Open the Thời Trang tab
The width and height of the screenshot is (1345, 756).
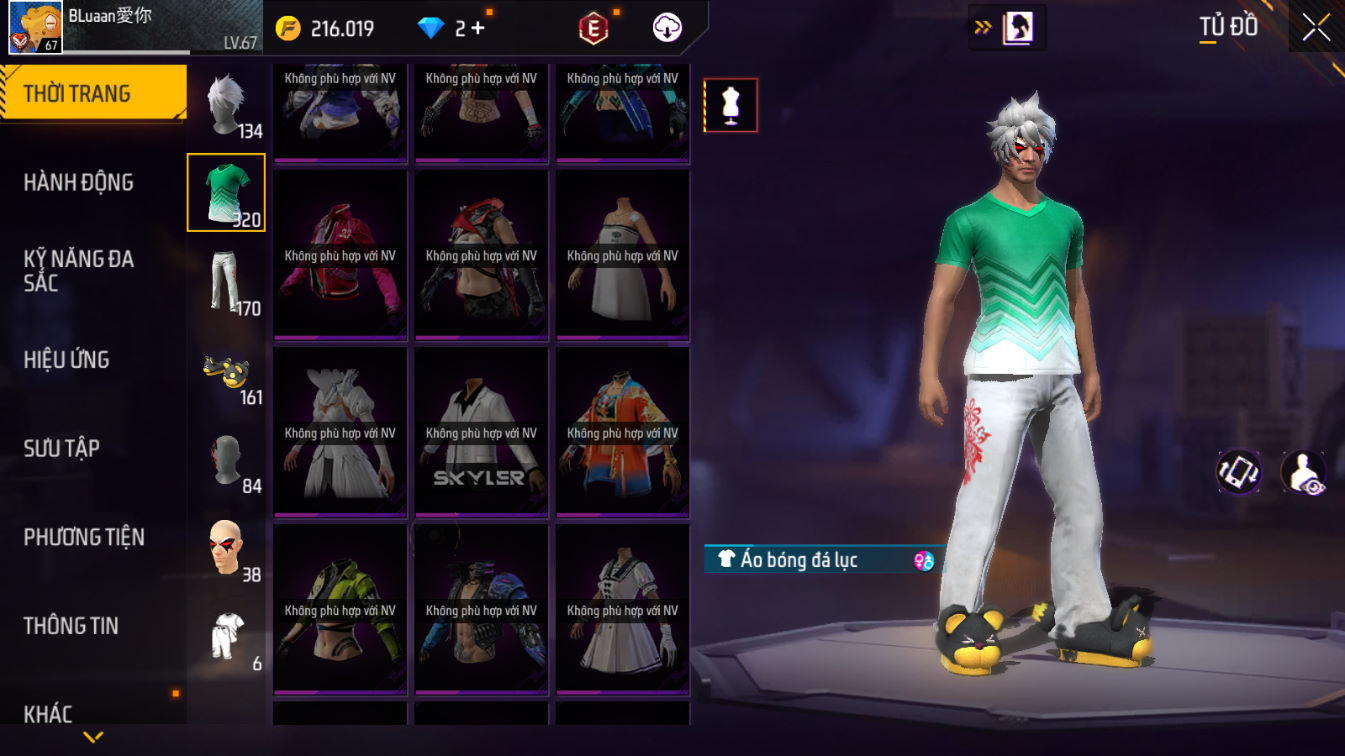click(x=92, y=94)
